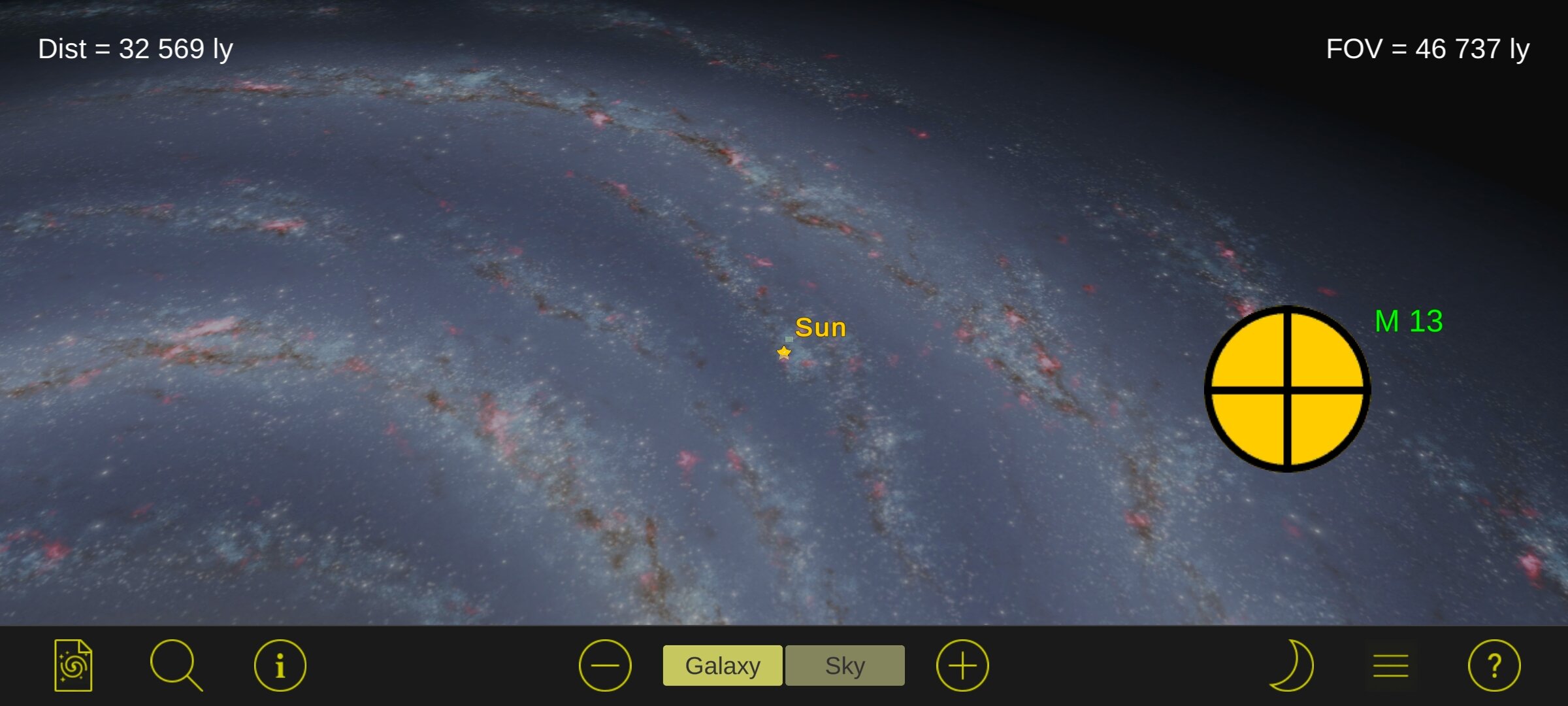
Task: Zoom out with the minus button
Action: pyautogui.click(x=605, y=665)
